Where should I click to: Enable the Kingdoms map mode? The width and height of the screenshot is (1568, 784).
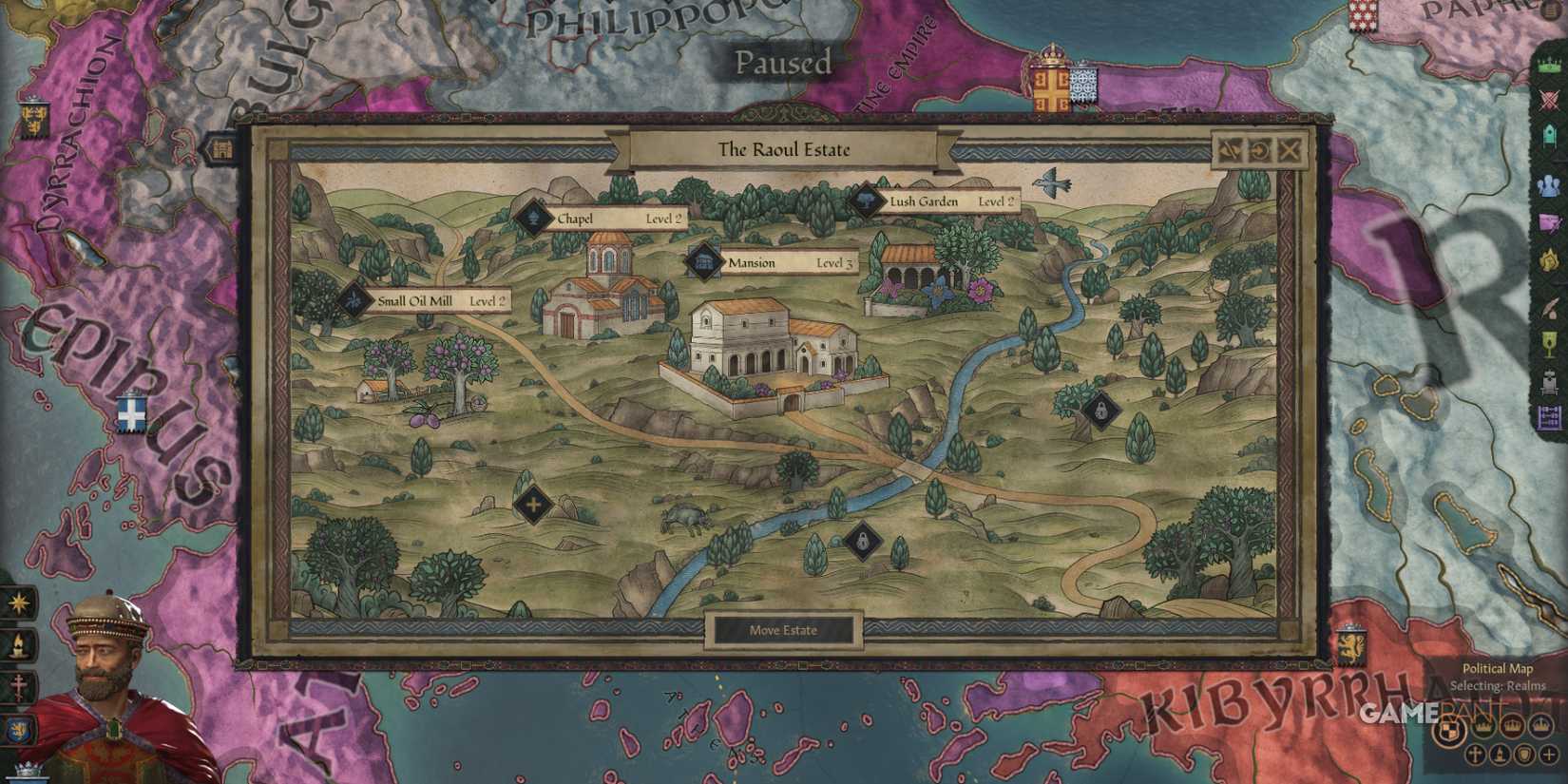click(1510, 727)
